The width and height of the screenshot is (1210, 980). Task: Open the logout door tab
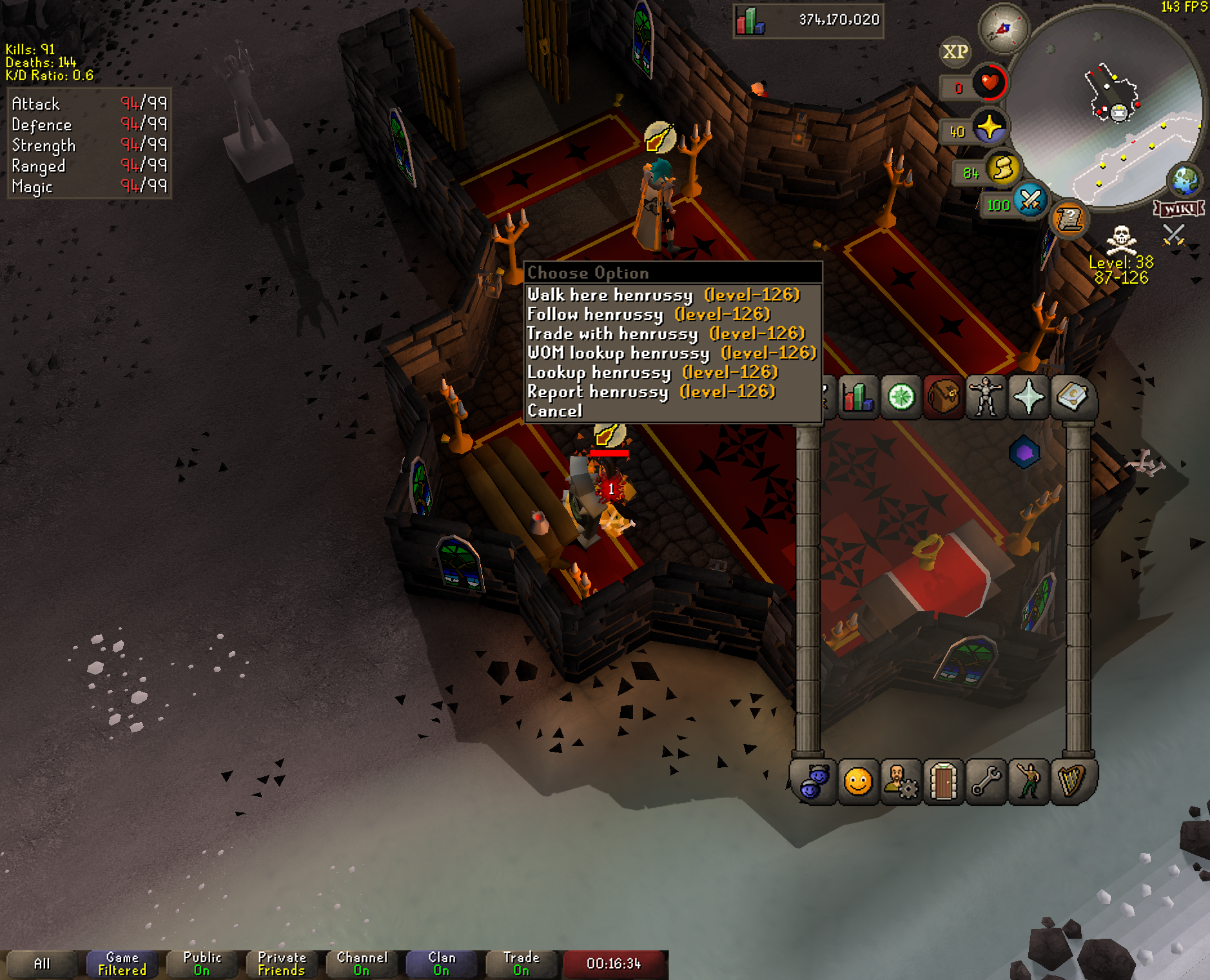pyautogui.click(x=943, y=782)
